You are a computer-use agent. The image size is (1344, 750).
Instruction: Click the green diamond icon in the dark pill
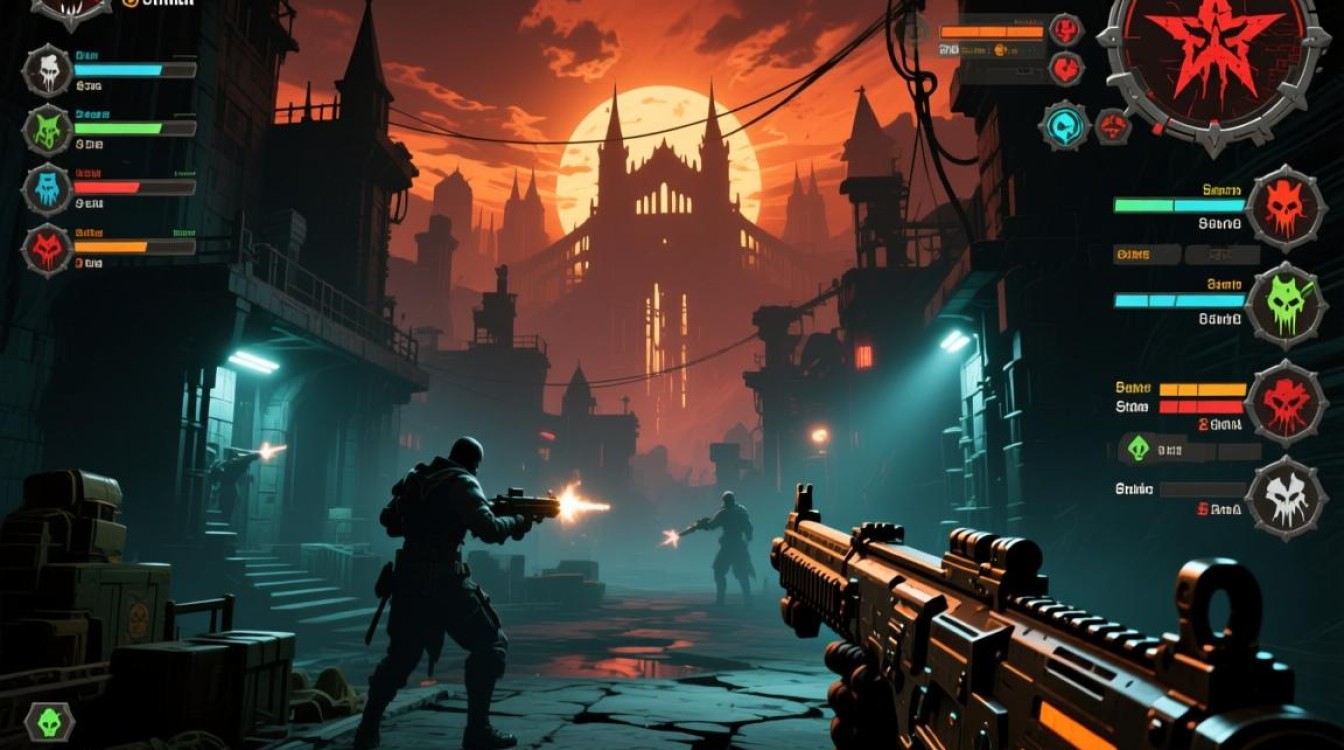tap(1138, 449)
